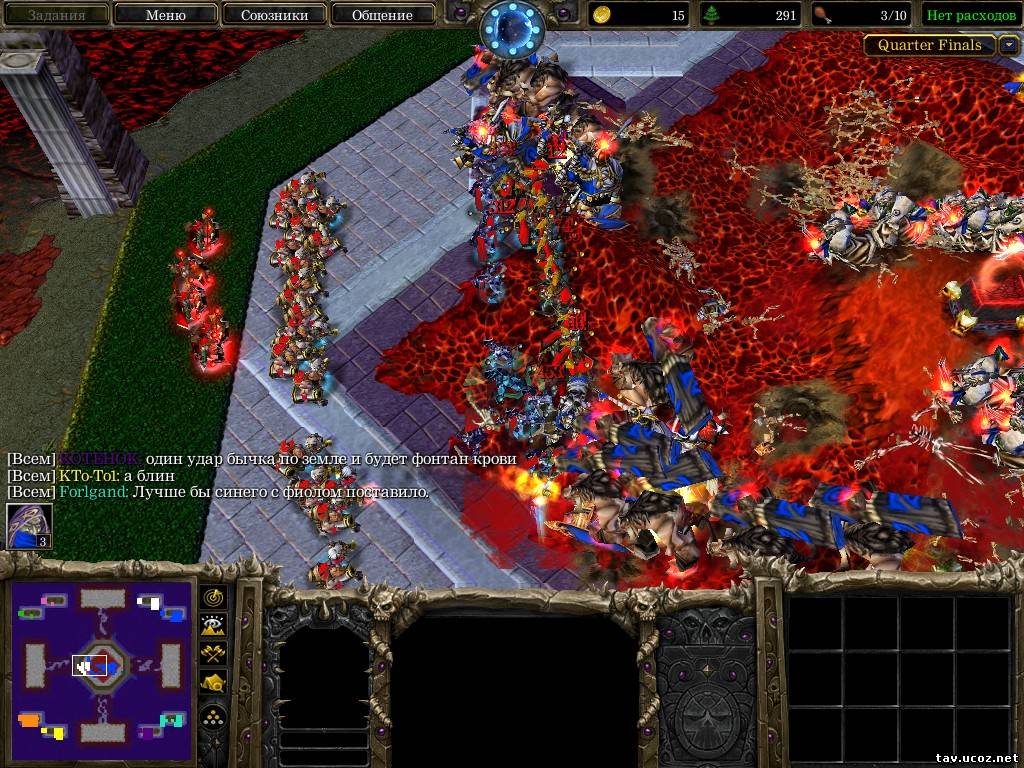Click the lumber tree resource icon

point(713,15)
